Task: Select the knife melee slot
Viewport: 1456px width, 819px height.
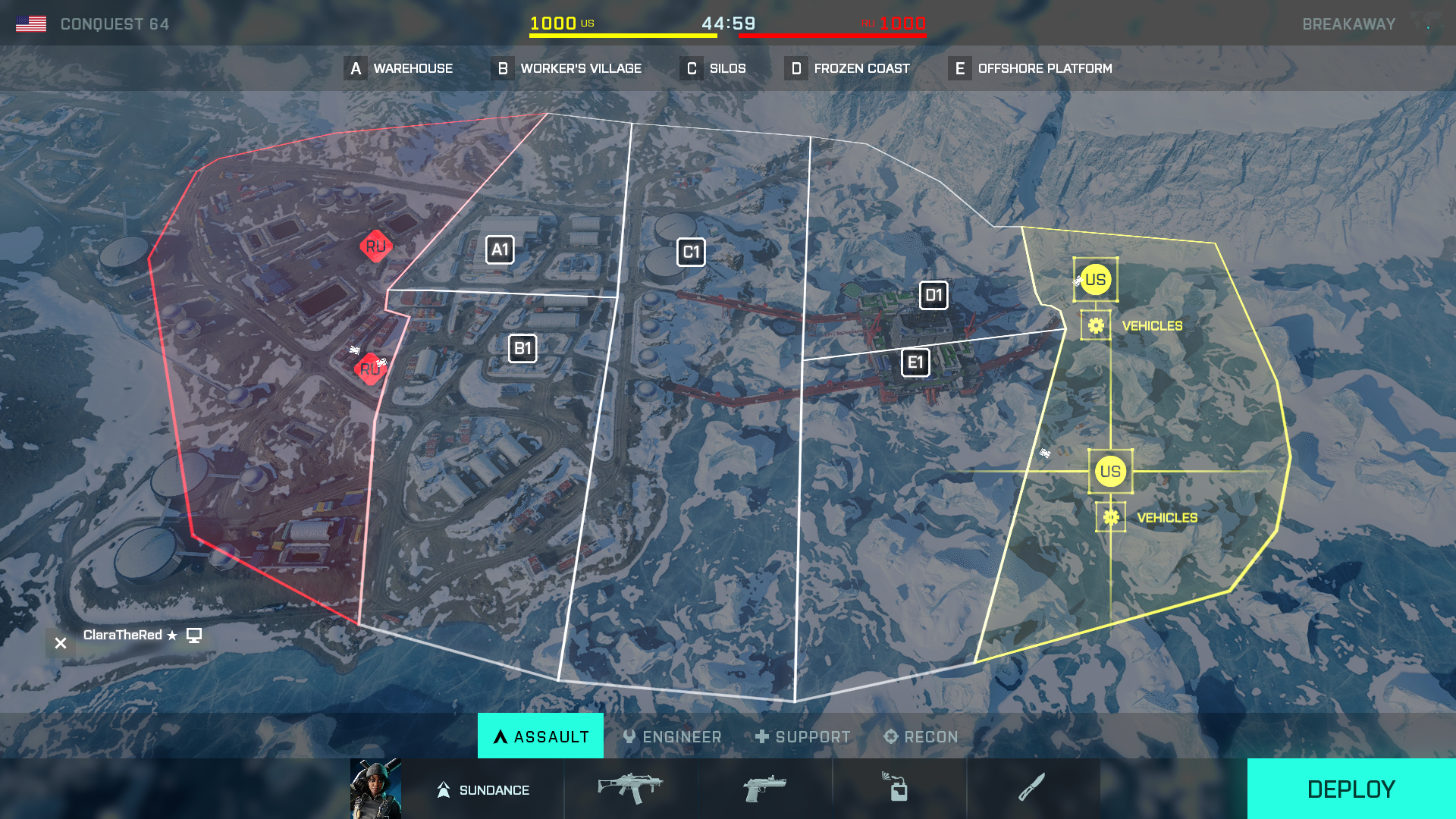Action: point(1032,789)
